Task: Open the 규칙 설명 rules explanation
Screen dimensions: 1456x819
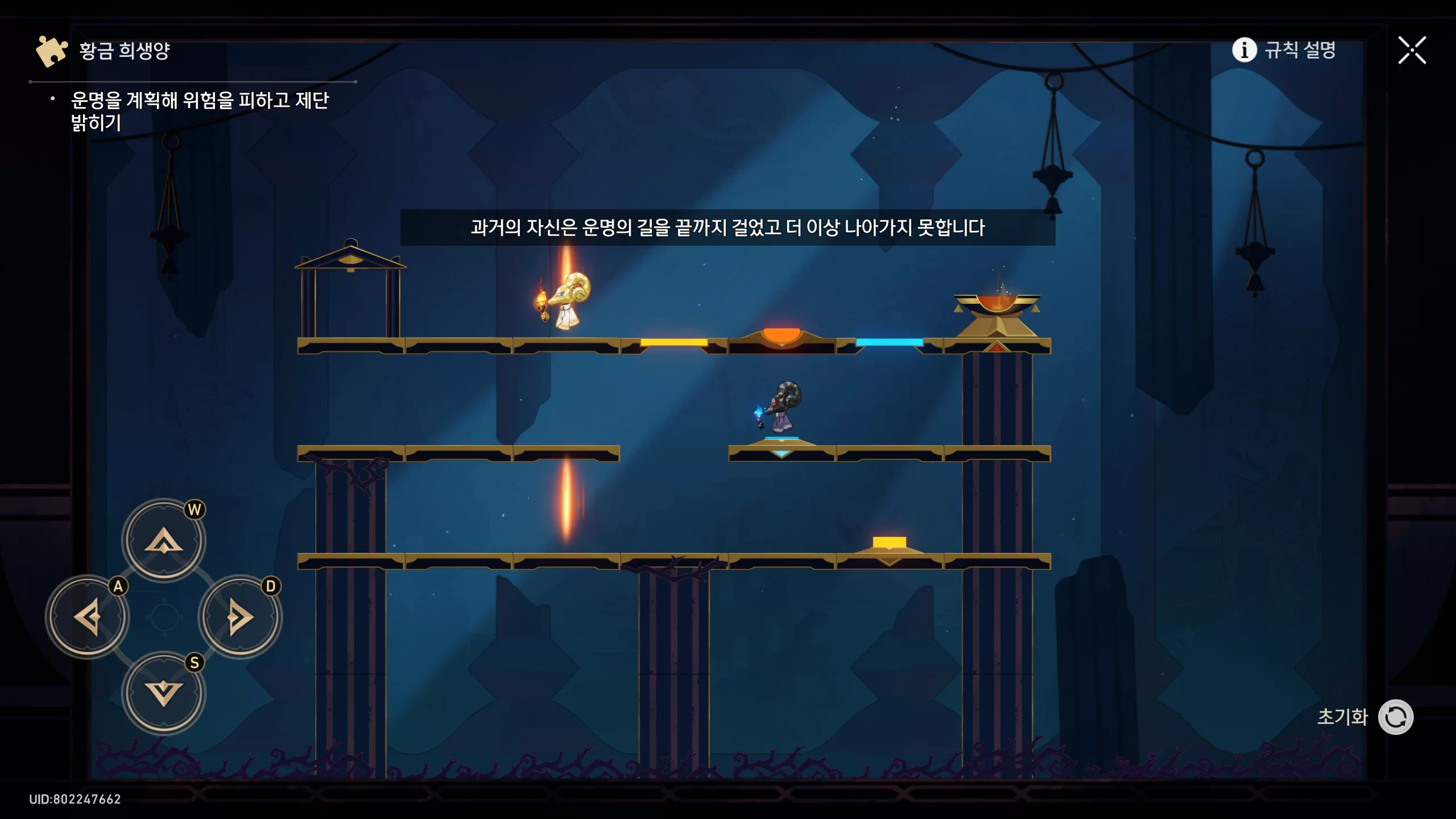Action: point(1284,50)
